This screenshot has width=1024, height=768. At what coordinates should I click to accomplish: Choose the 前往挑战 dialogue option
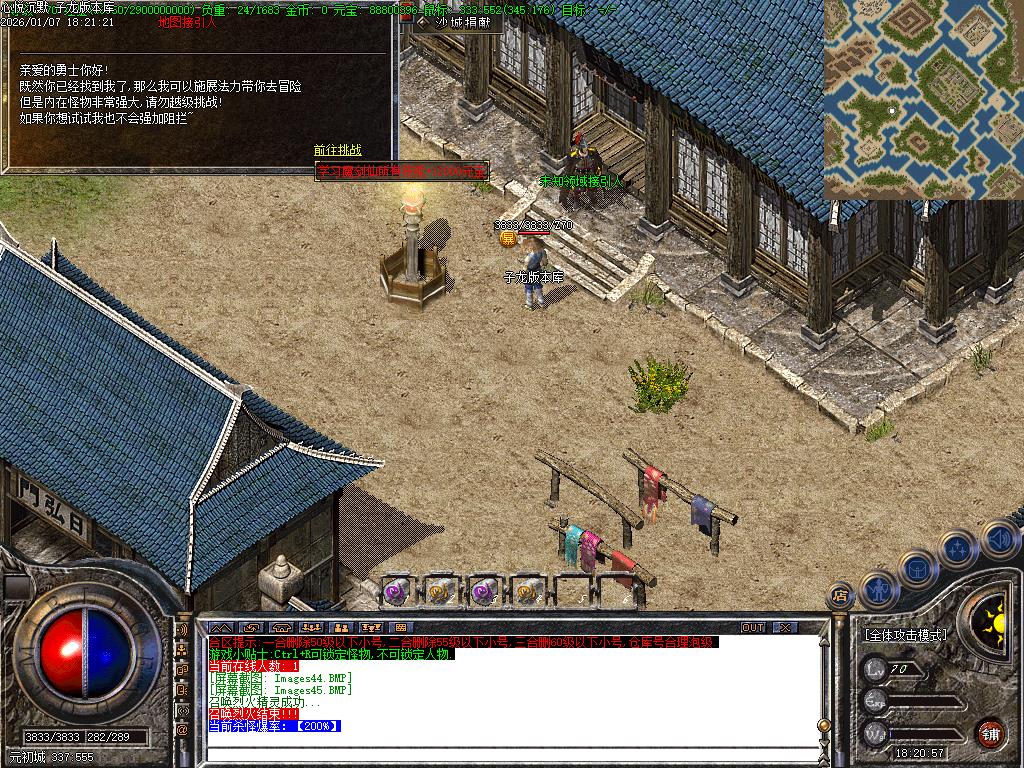click(337, 150)
